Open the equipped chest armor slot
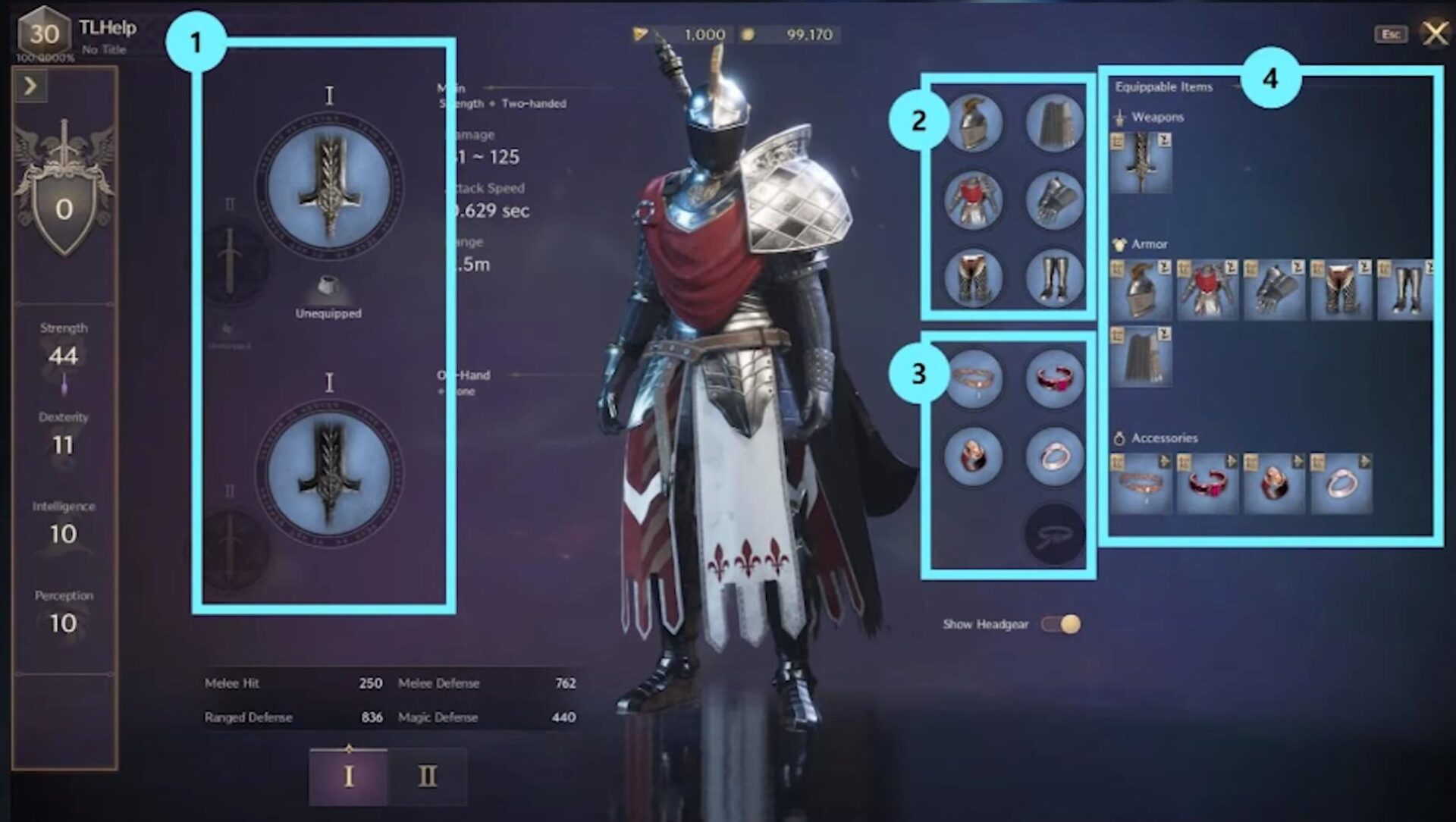1456x822 pixels. (974, 200)
